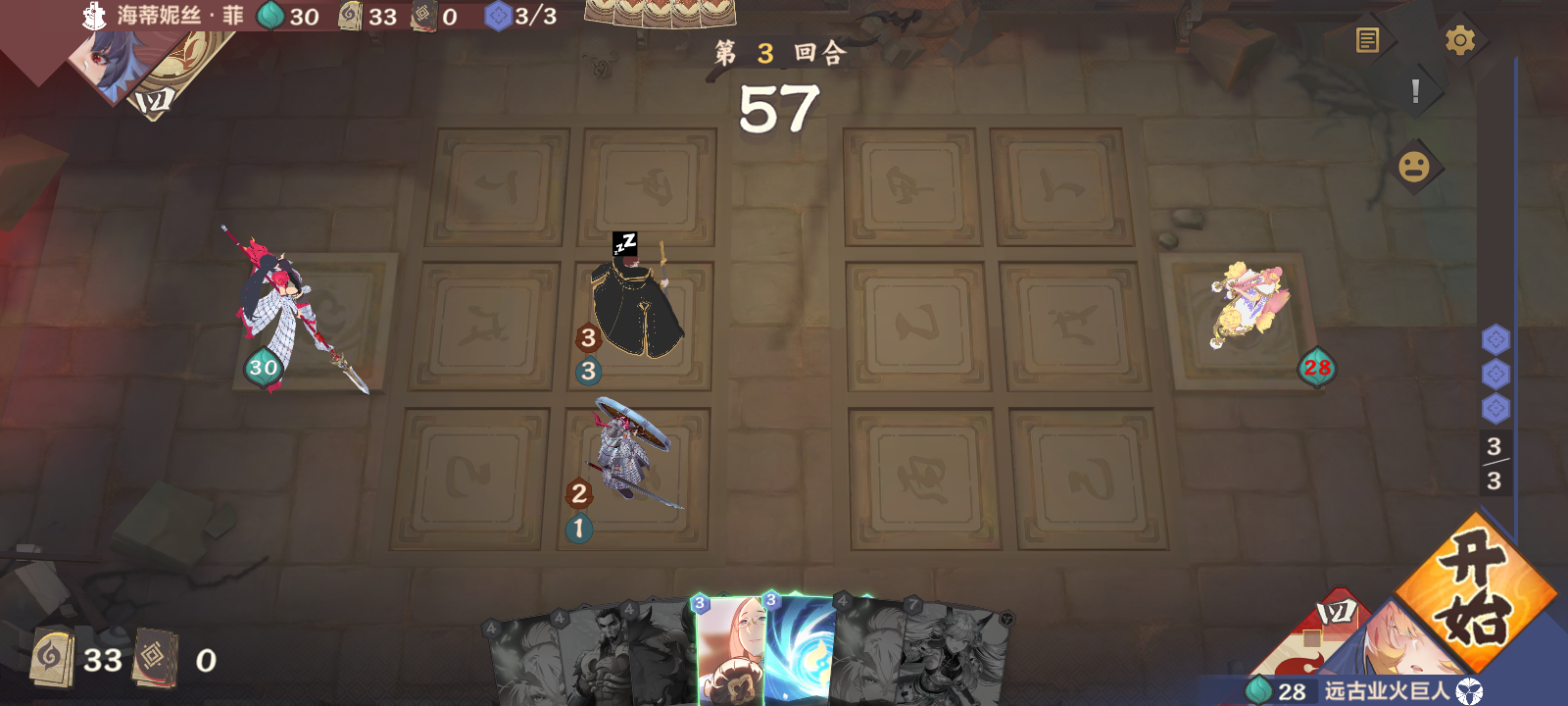Click the 3/3 counter above 开始 button

1494,461
